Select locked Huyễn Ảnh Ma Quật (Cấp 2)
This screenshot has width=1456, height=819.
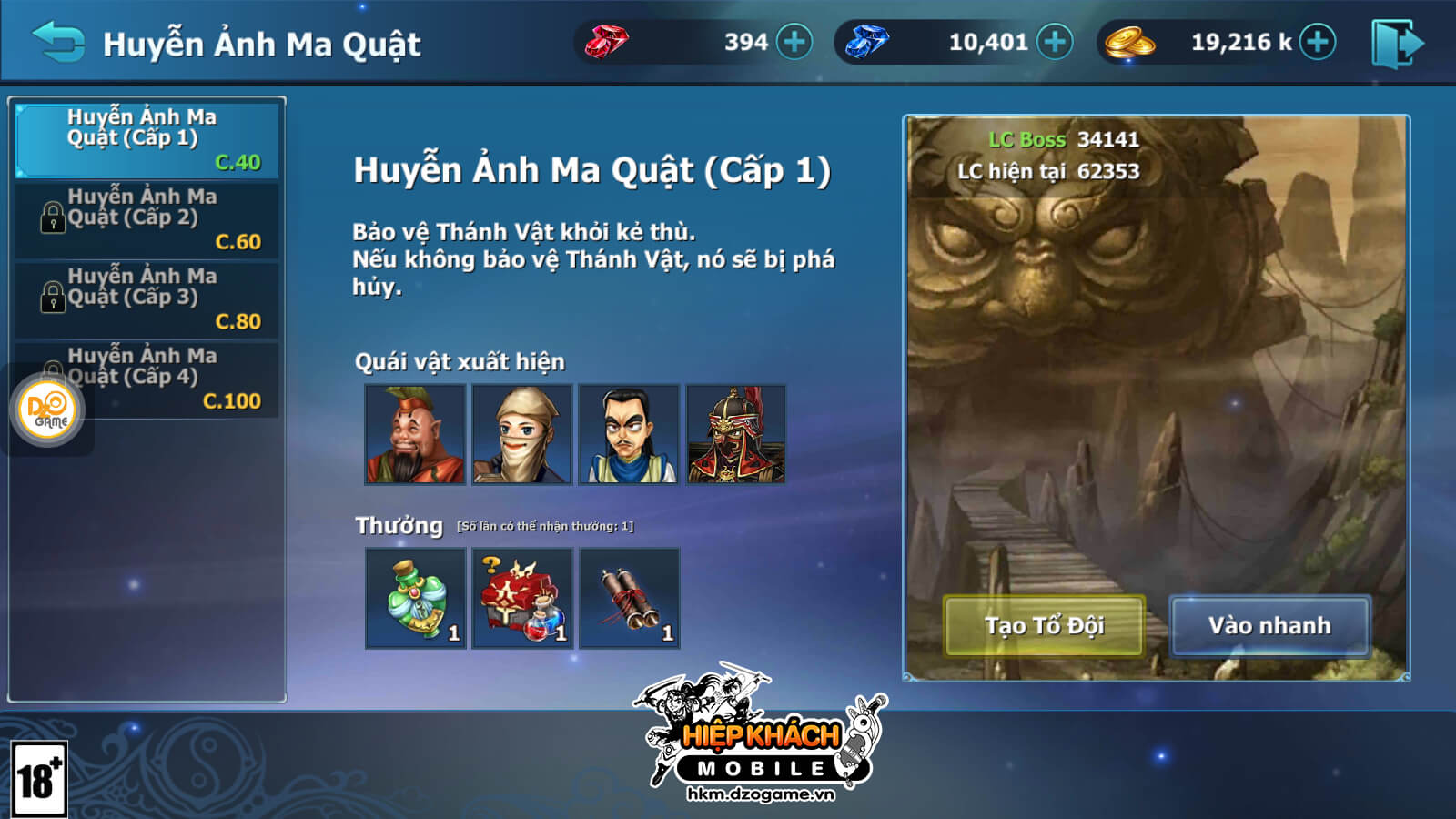(x=147, y=219)
